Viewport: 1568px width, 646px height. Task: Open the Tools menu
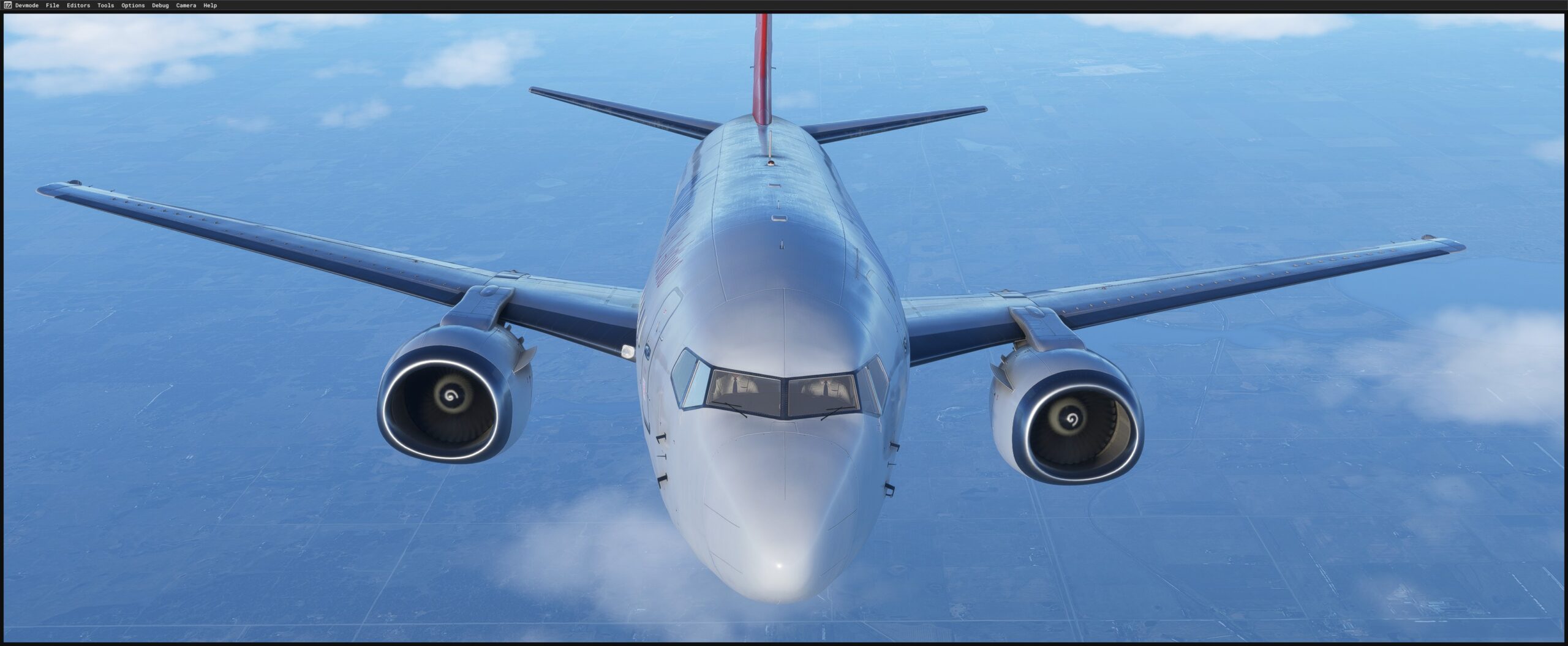coord(105,5)
